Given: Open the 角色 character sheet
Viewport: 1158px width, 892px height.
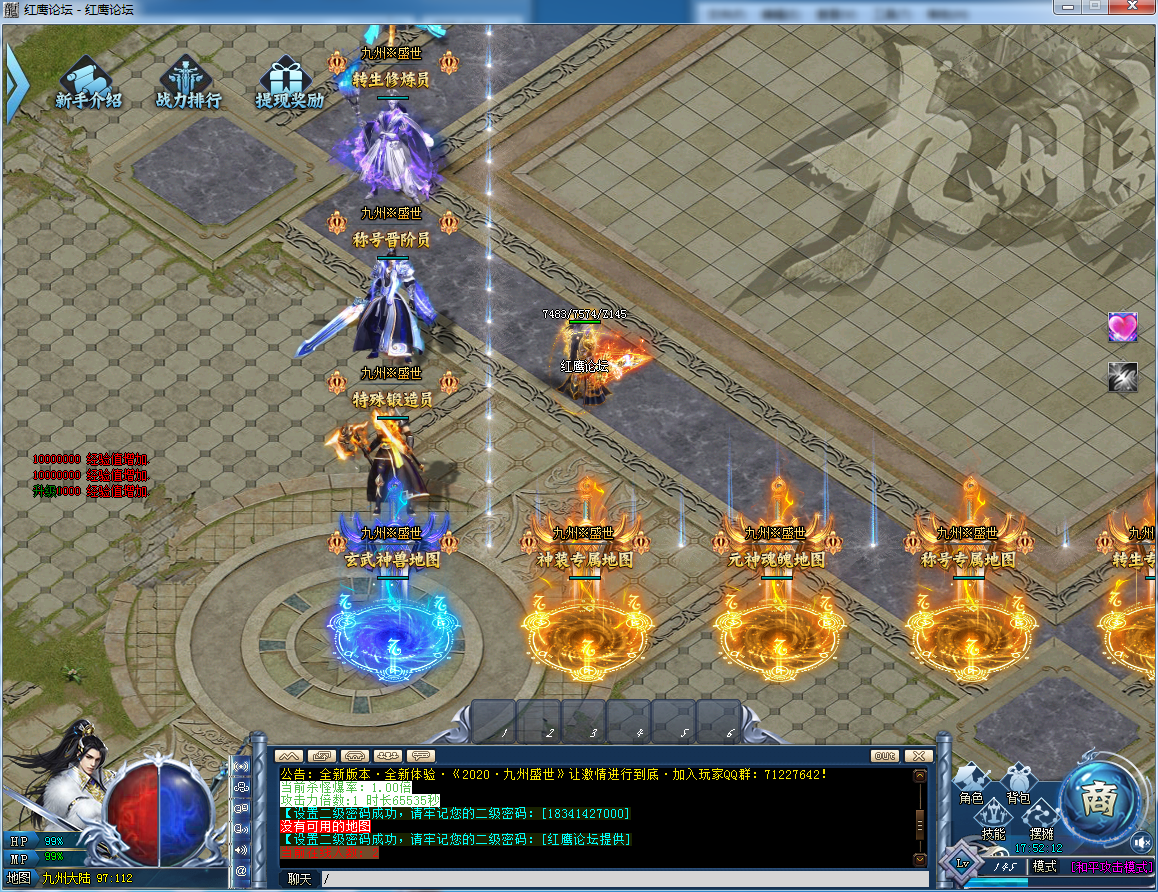Looking at the screenshot, I should coord(971,784).
